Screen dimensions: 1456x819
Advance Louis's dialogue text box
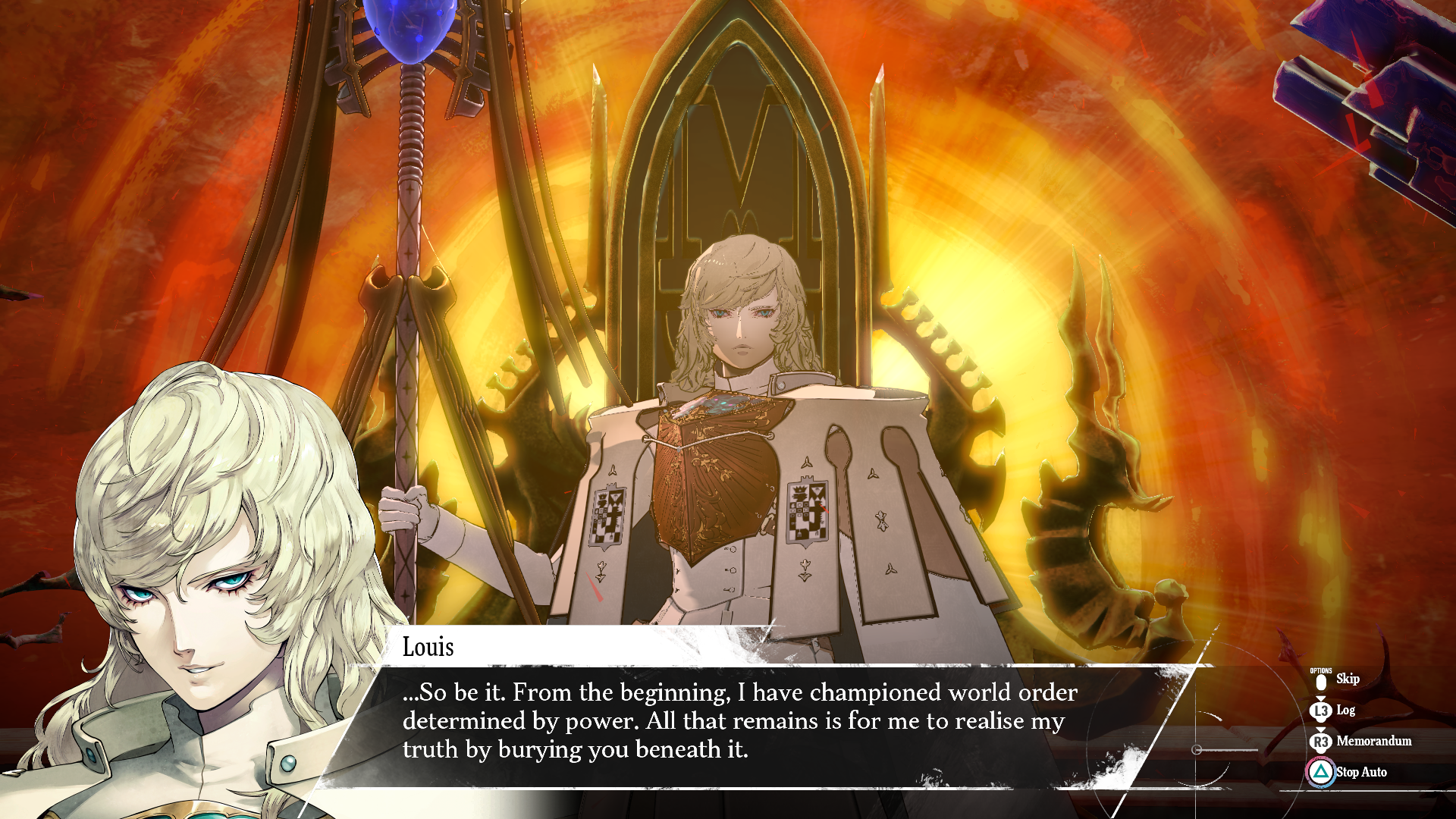pyautogui.click(x=739, y=721)
